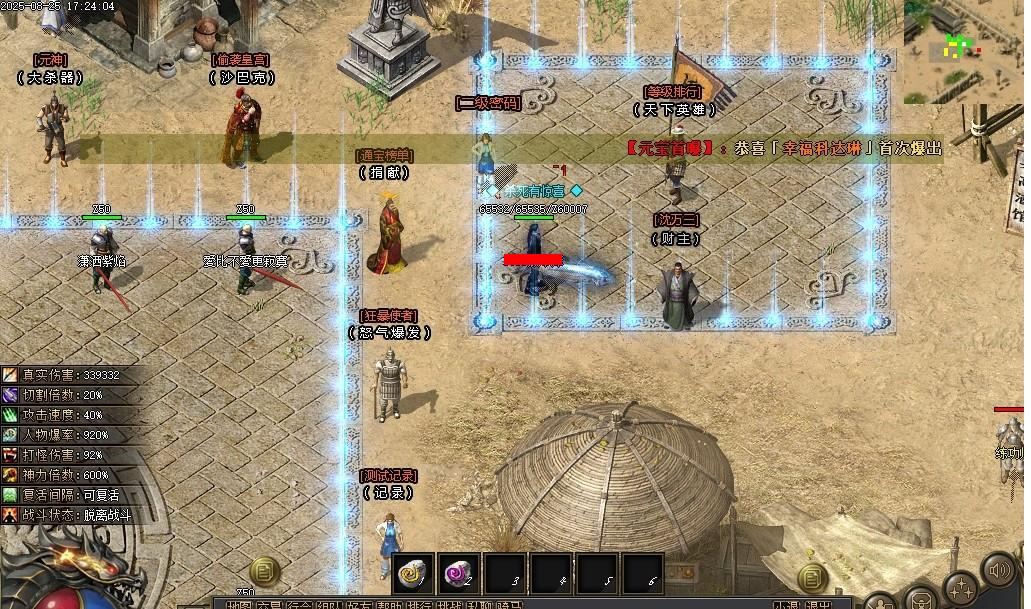Choose 退出 (Exit) on the bottom bar
This screenshot has height=609, width=1031.
818,605
